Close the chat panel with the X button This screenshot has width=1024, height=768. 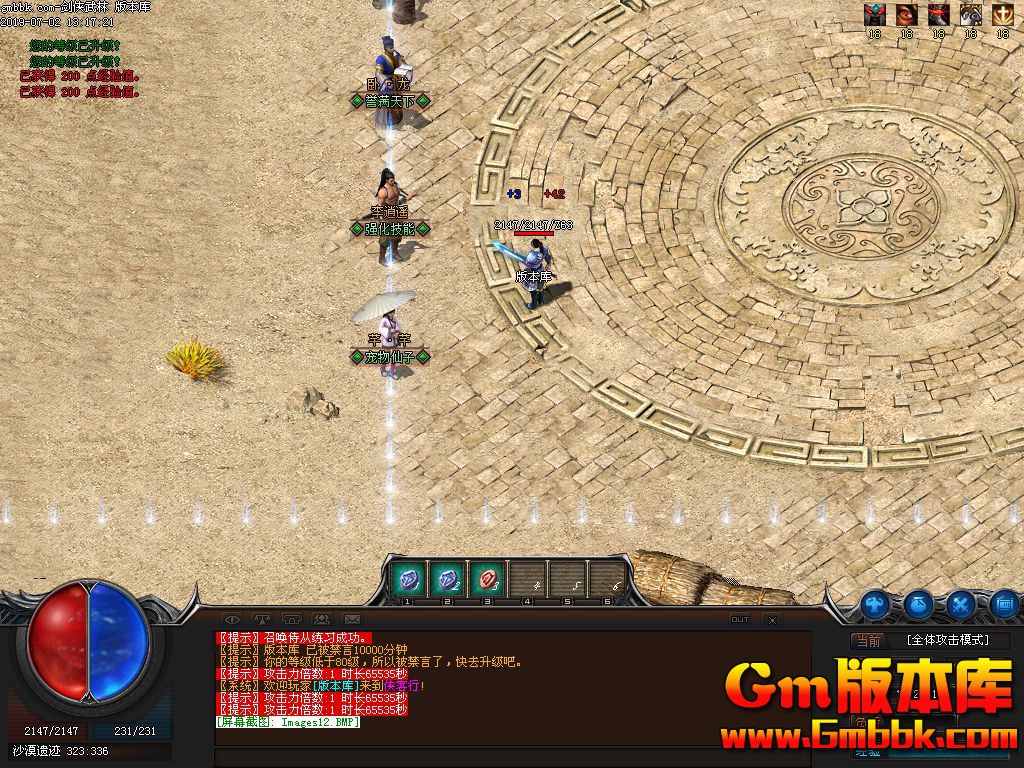[x=771, y=620]
